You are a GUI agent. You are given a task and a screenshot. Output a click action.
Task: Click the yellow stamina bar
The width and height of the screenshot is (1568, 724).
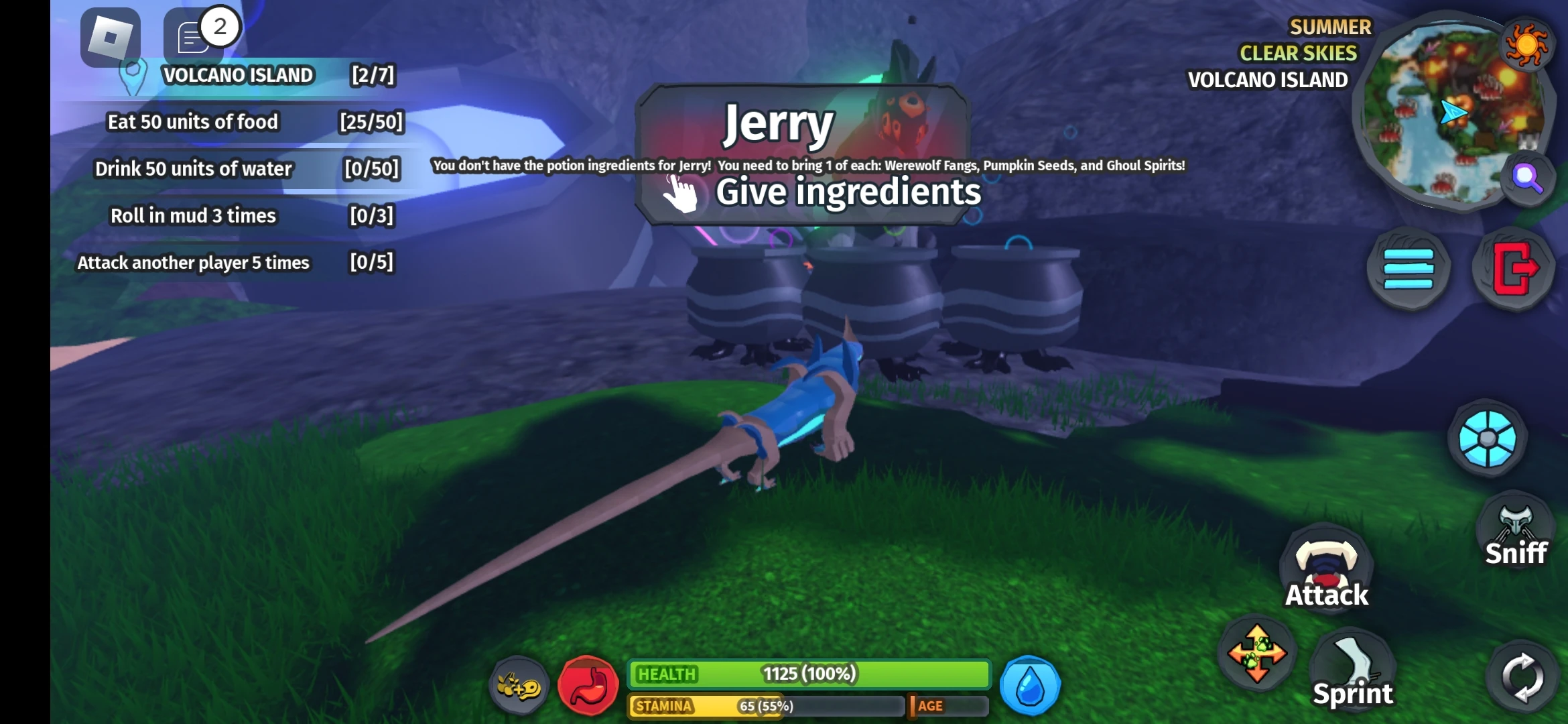764,706
